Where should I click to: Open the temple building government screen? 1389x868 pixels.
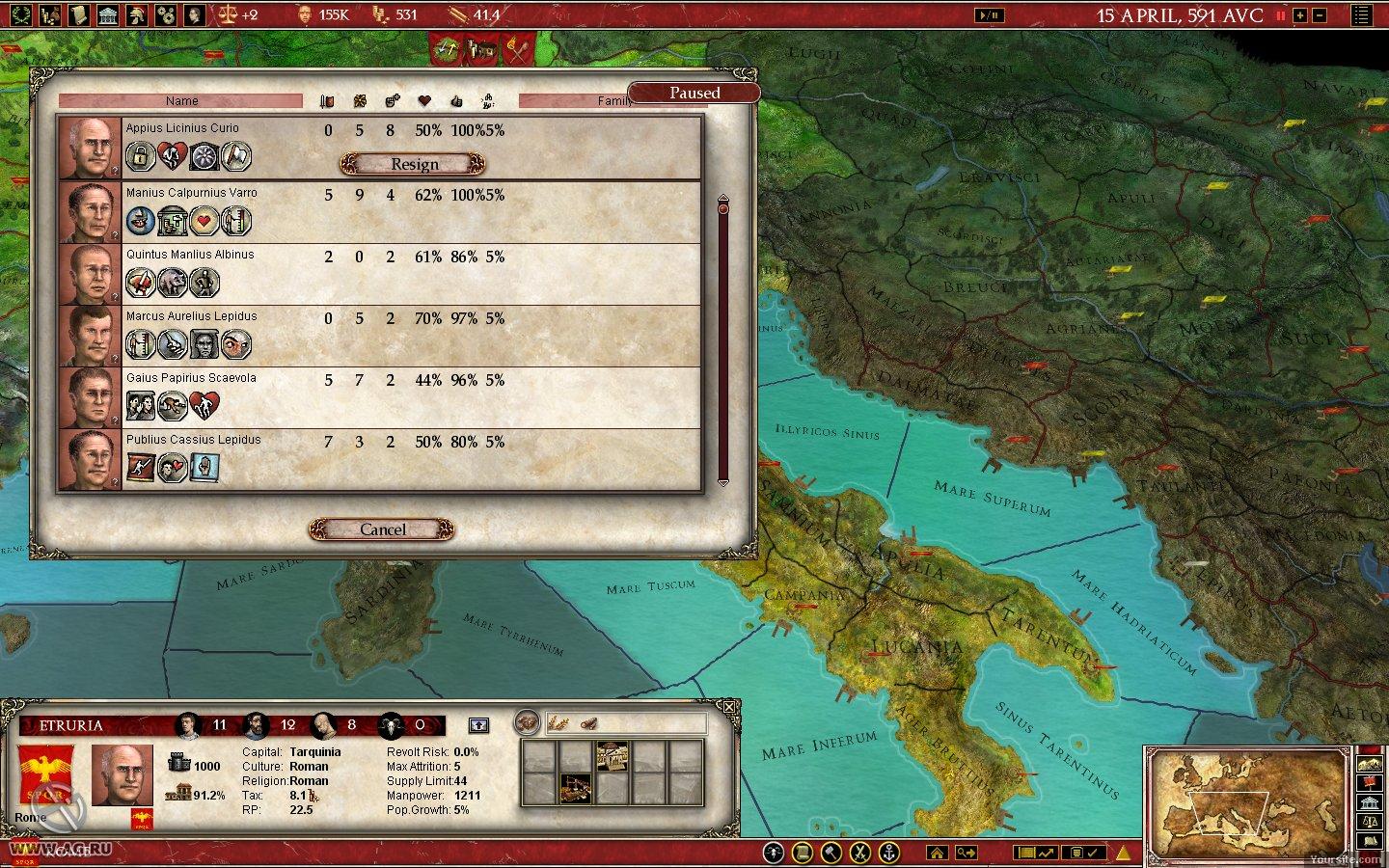click(108, 14)
